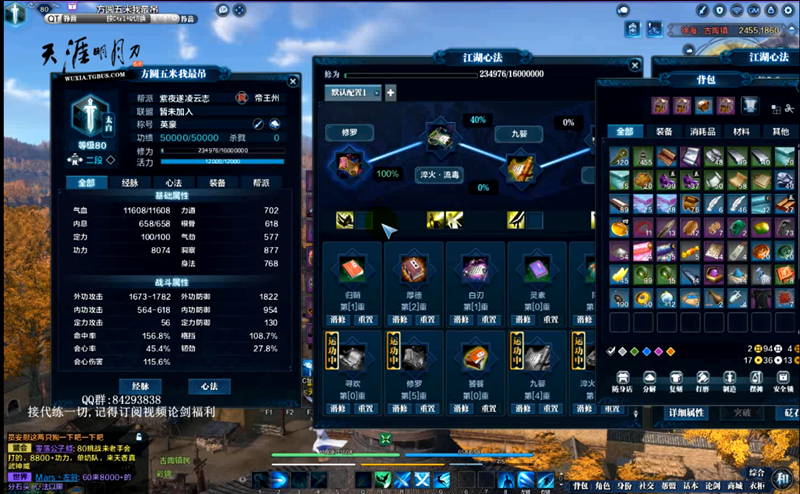
Task: Select the 装备 tab in character panel
Action: 217,183
